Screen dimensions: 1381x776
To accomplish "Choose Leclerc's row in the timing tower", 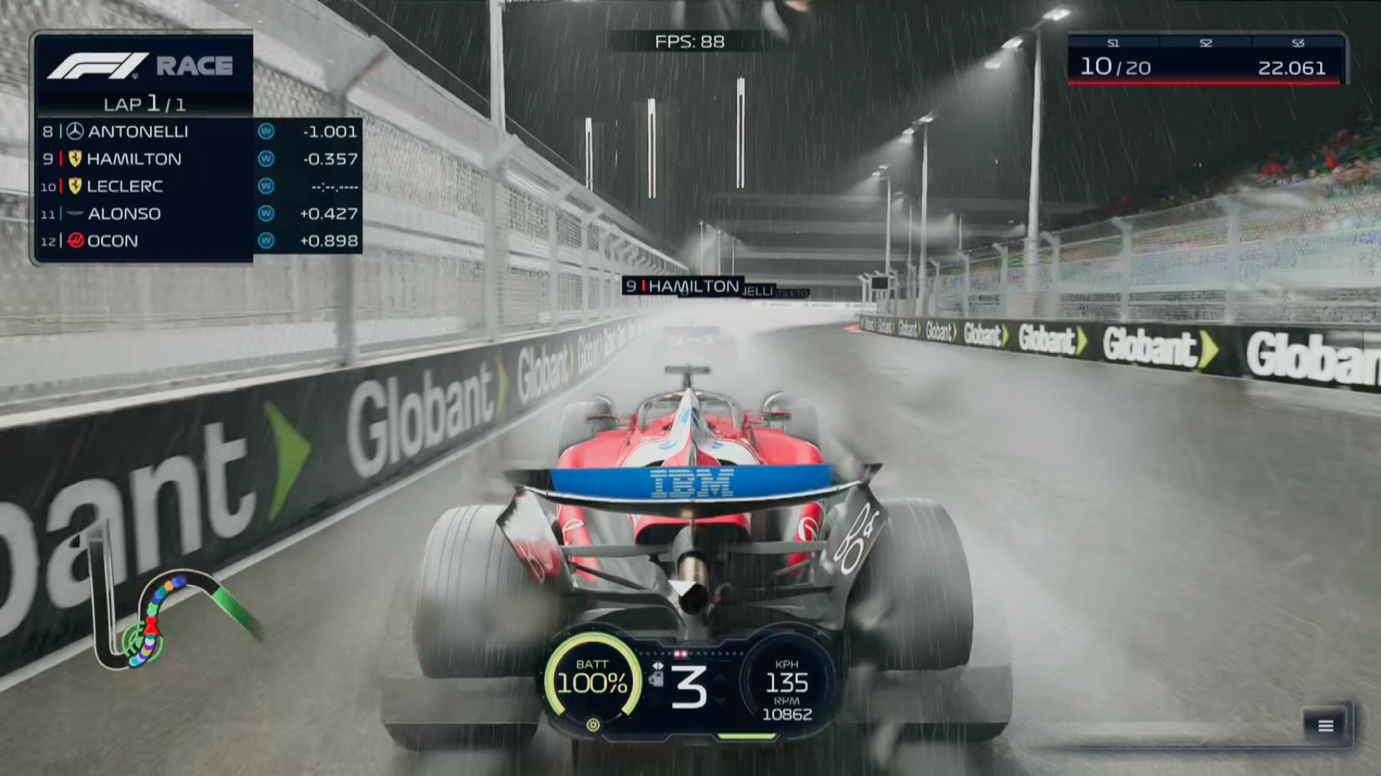I will point(198,186).
